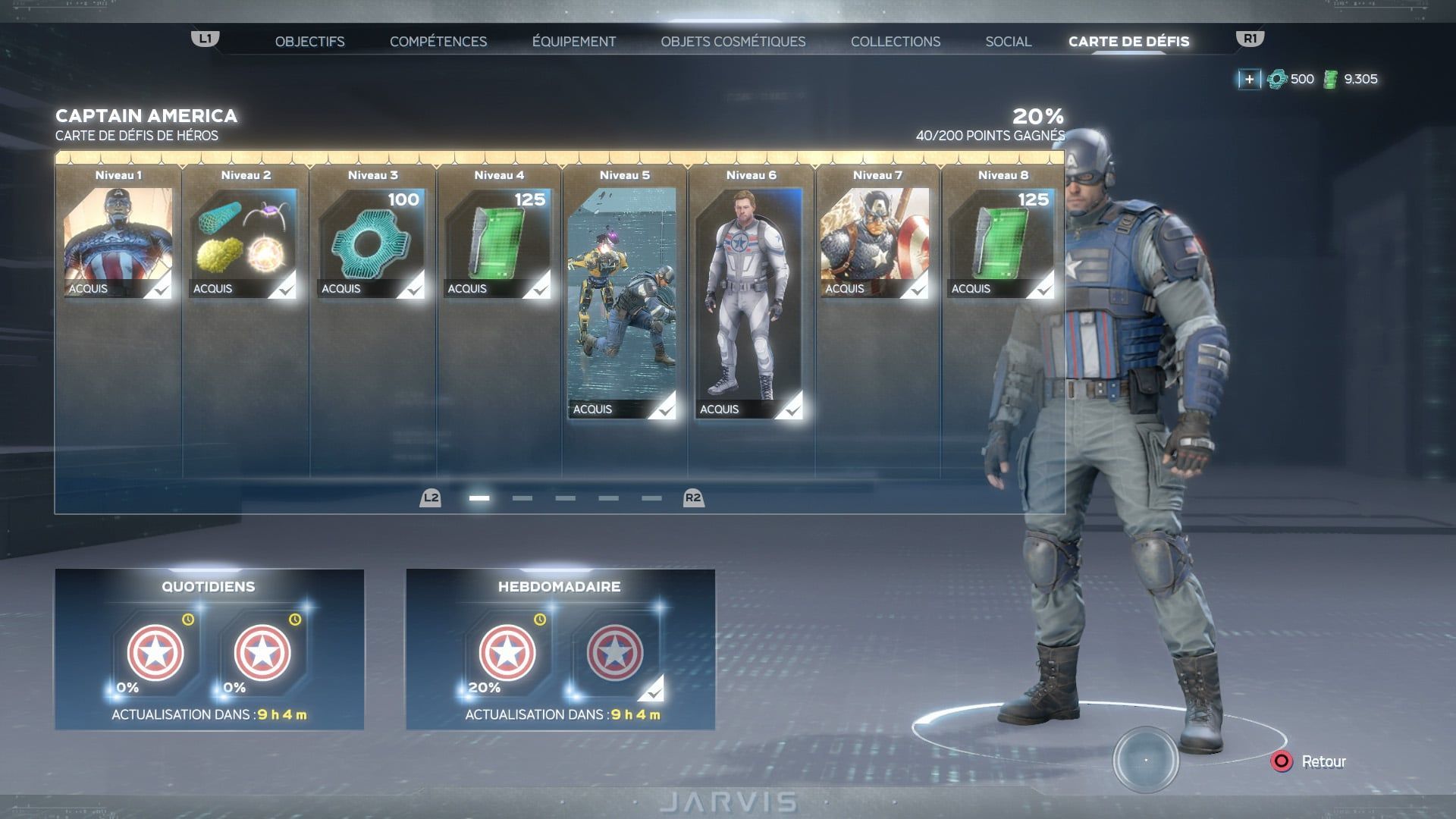Click the plus button to add credits
Screen dimensions: 1456x819
(x=1249, y=79)
